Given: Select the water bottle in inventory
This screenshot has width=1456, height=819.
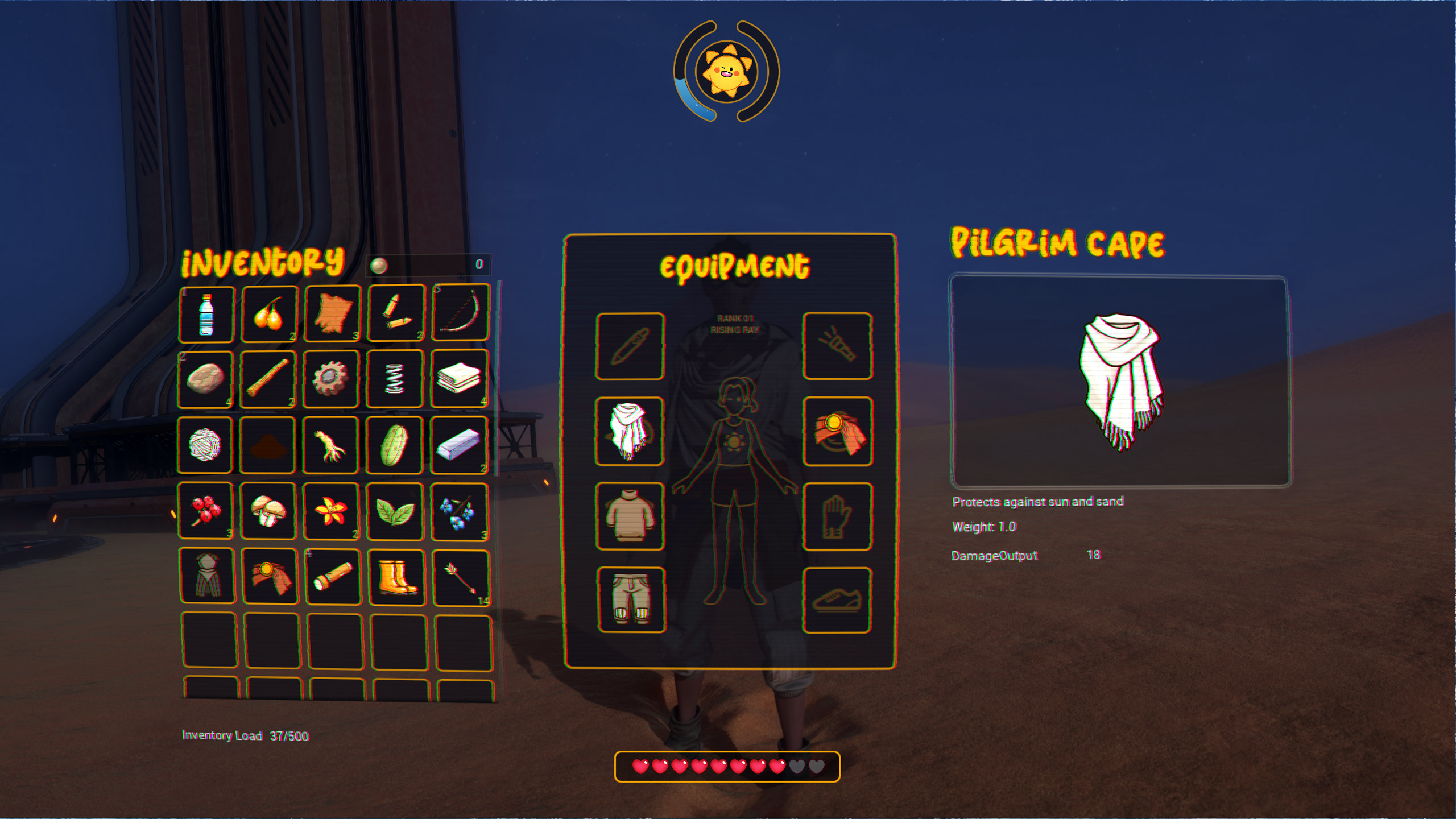Looking at the screenshot, I should 206,315.
